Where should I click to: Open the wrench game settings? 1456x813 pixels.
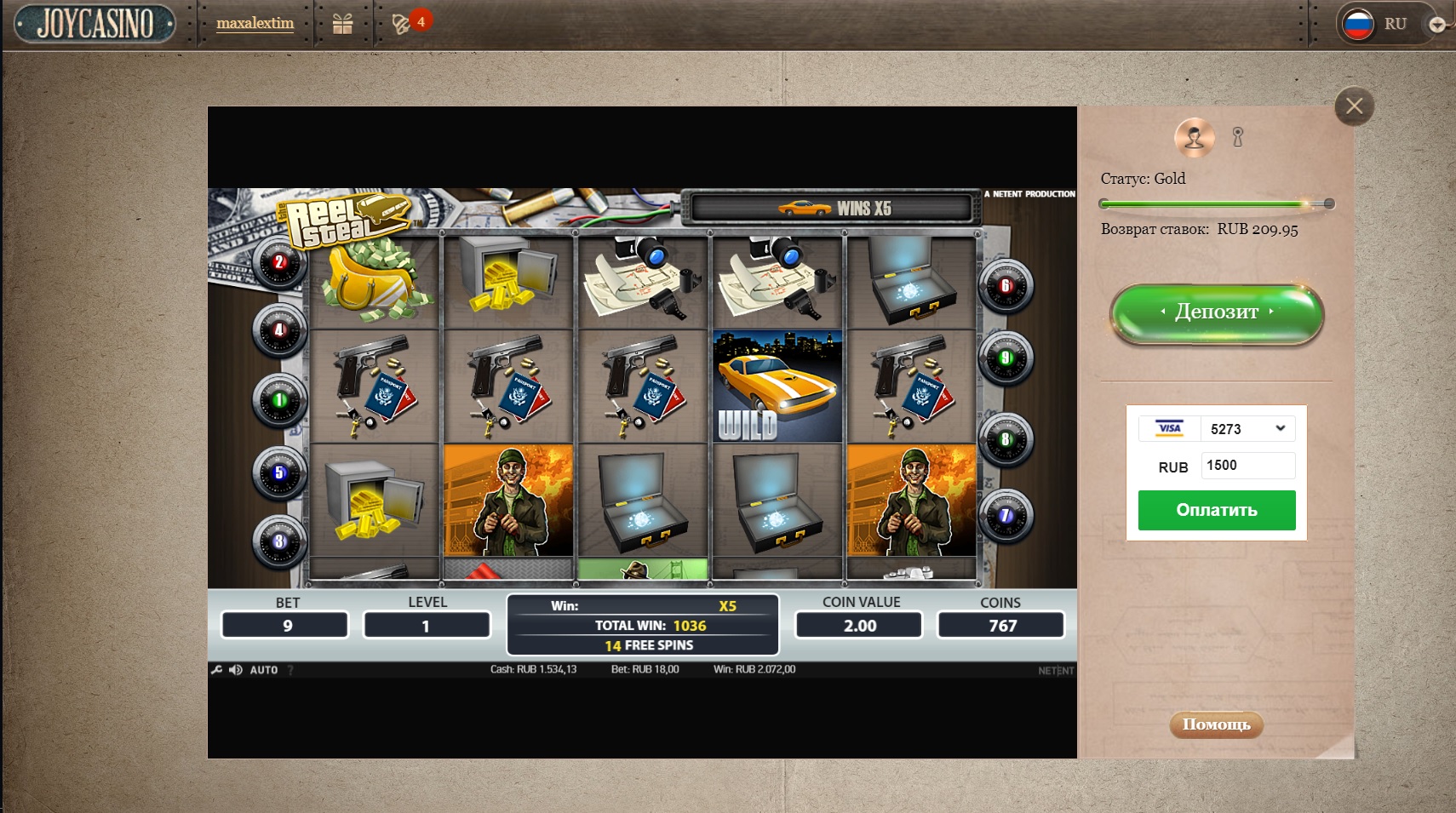pyautogui.click(x=216, y=670)
